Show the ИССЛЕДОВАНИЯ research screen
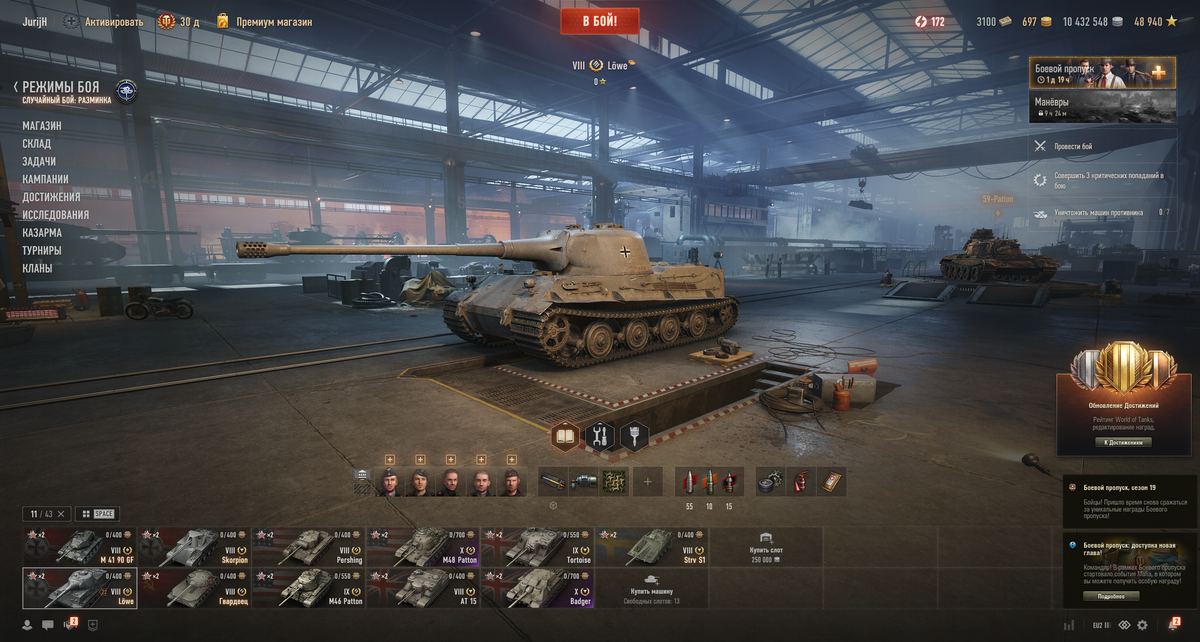Viewport: 1200px width, 642px height. click(56, 215)
